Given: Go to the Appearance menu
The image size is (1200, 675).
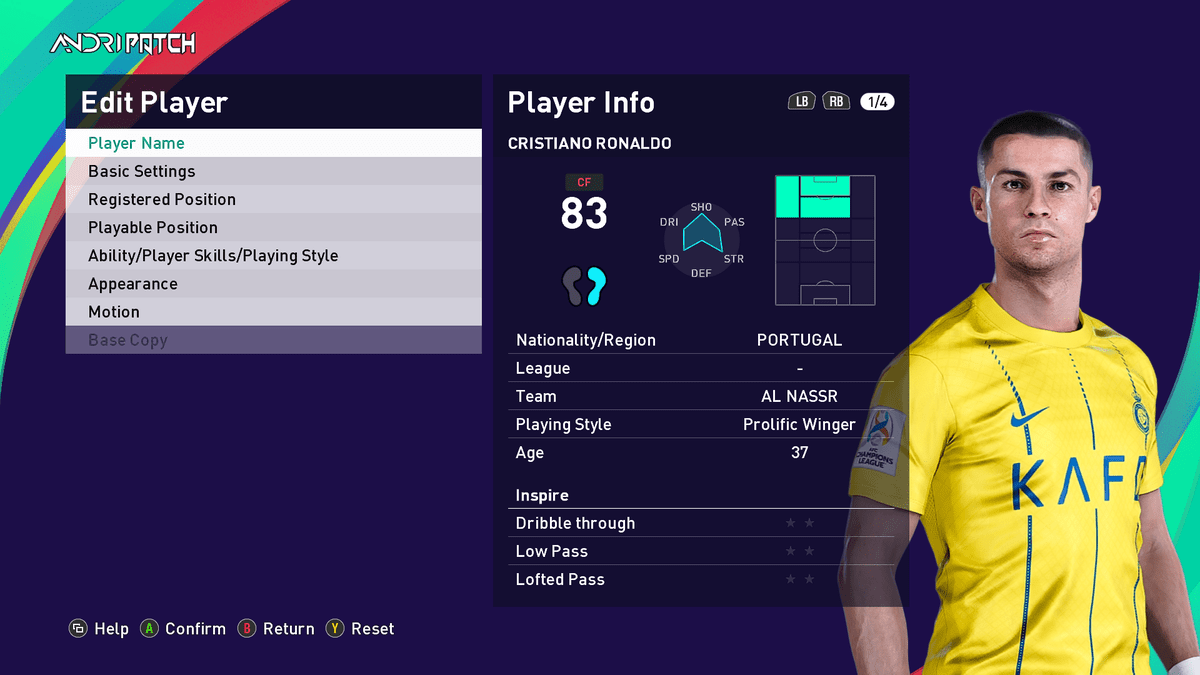Looking at the screenshot, I should pos(273,283).
